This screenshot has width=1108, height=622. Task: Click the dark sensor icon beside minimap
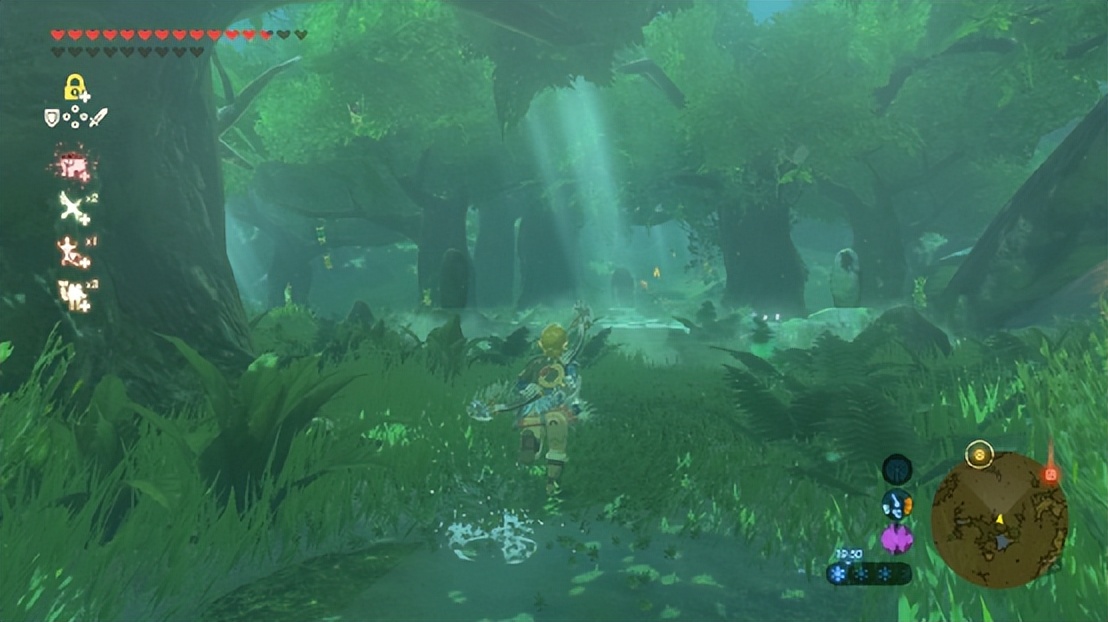pos(897,469)
